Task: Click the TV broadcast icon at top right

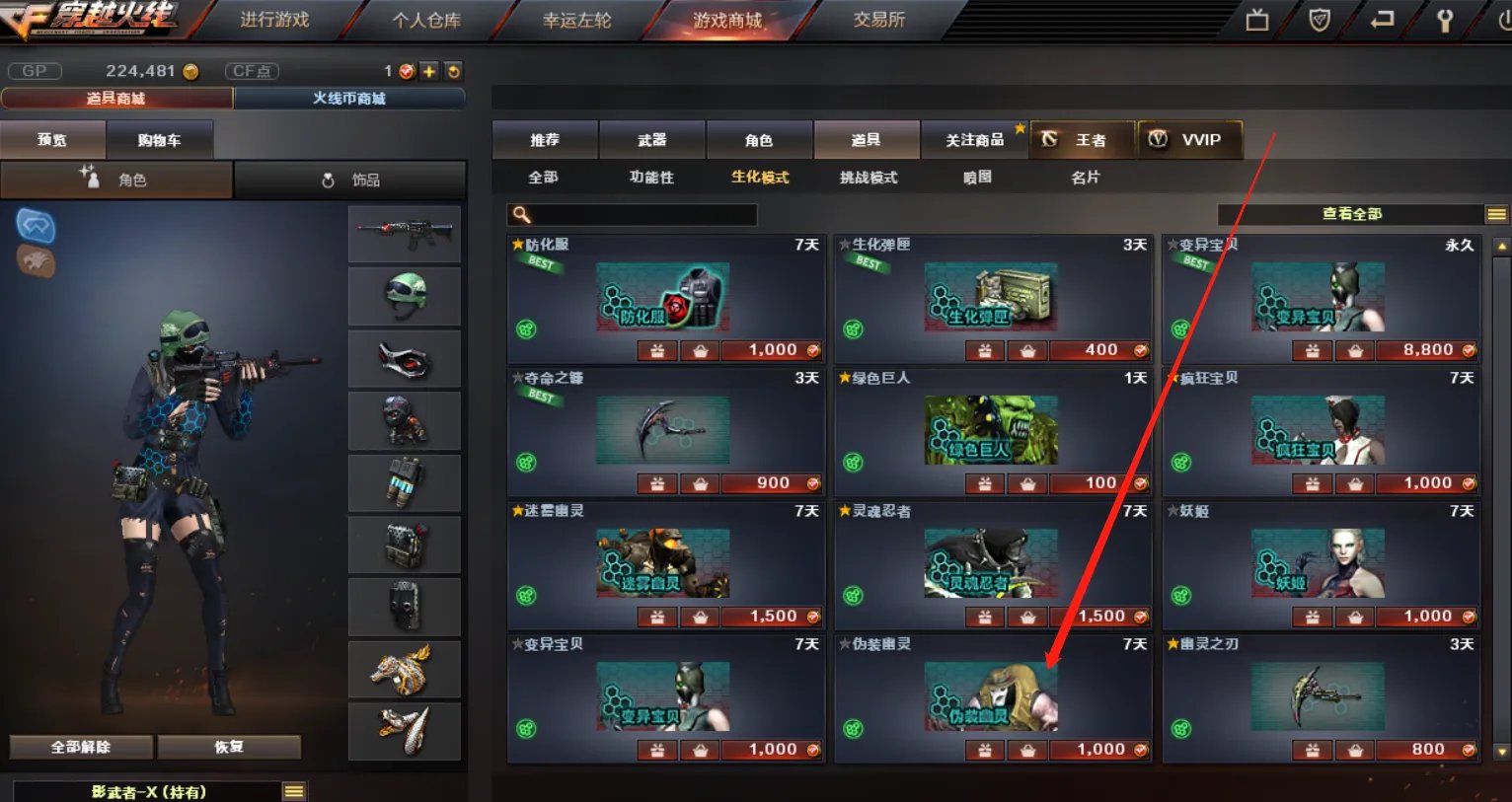Action: [x=1257, y=20]
